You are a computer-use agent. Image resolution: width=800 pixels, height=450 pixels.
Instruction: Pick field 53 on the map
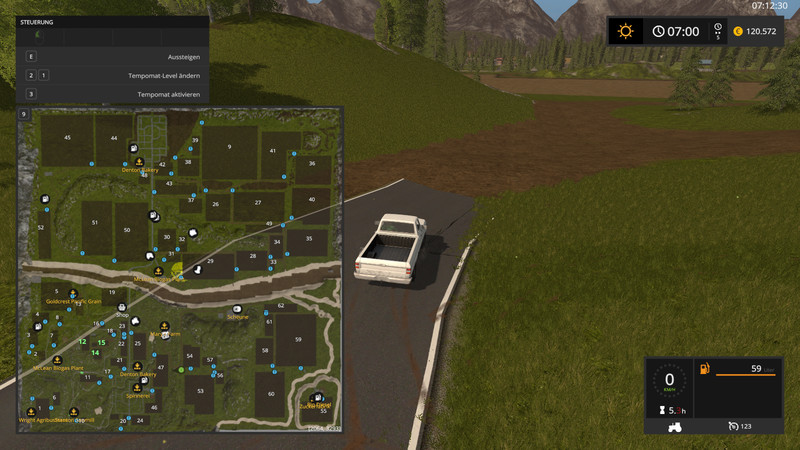[200, 392]
